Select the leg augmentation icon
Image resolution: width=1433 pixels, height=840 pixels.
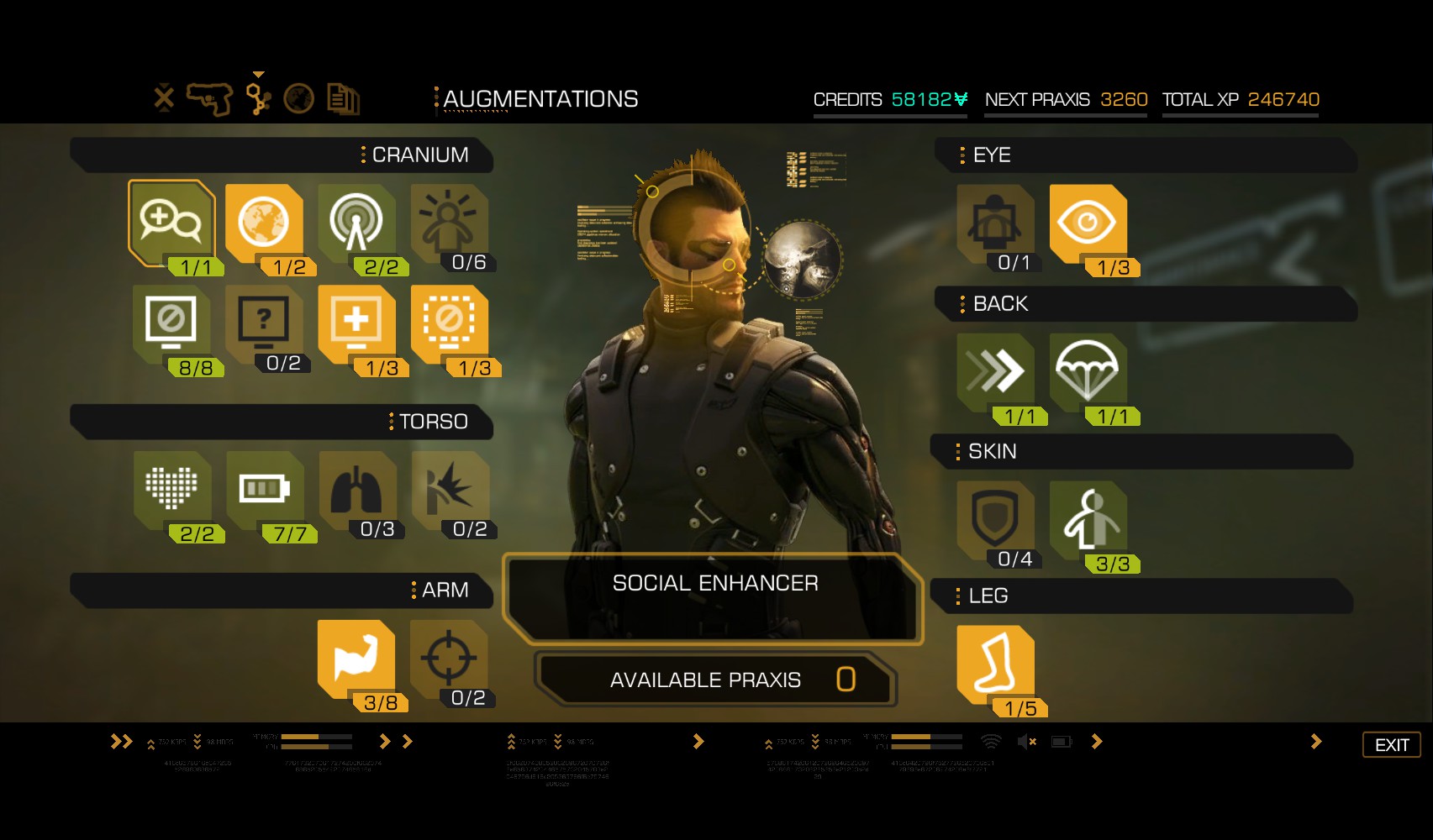(x=995, y=663)
